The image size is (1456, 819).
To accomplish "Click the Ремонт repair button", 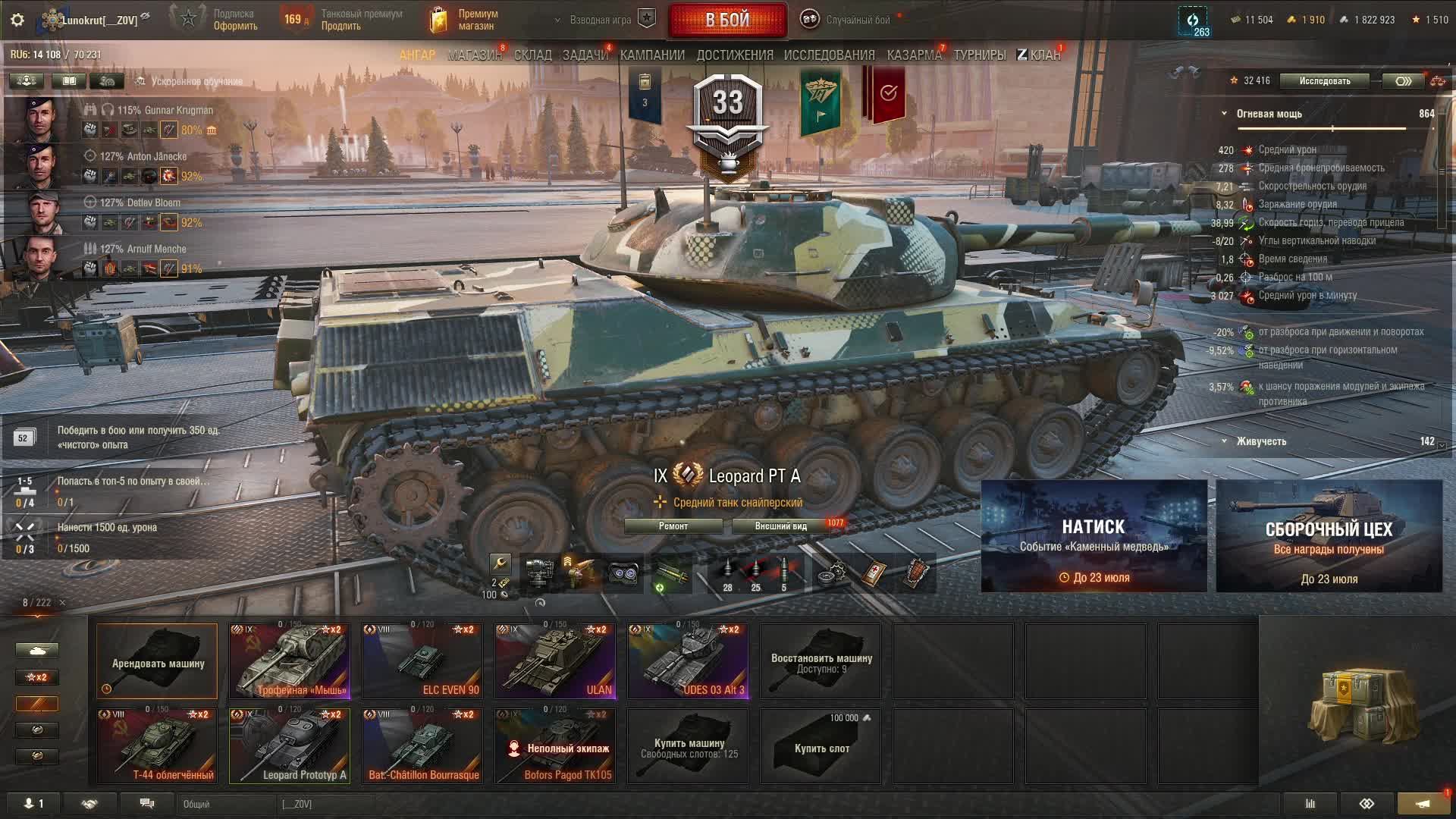I will pos(673,526).
